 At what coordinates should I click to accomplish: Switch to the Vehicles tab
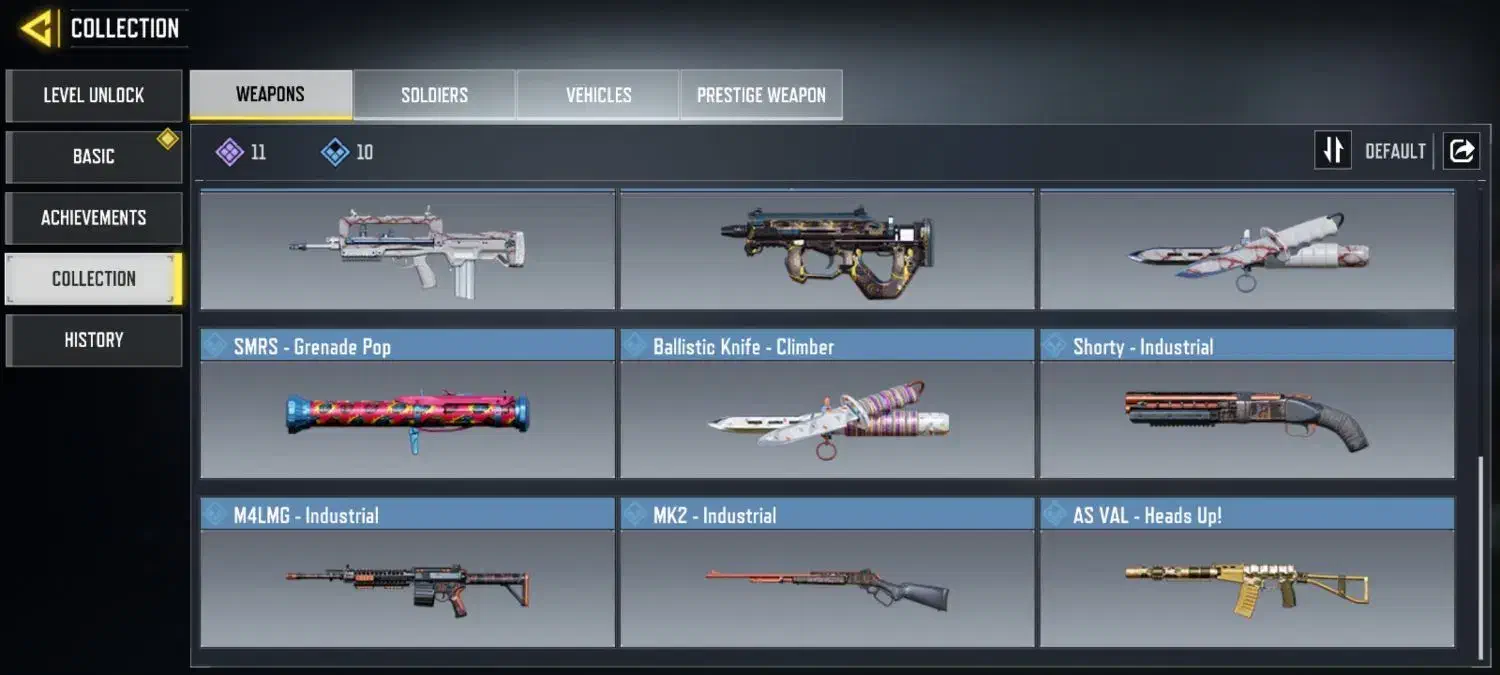pos(598,96)
